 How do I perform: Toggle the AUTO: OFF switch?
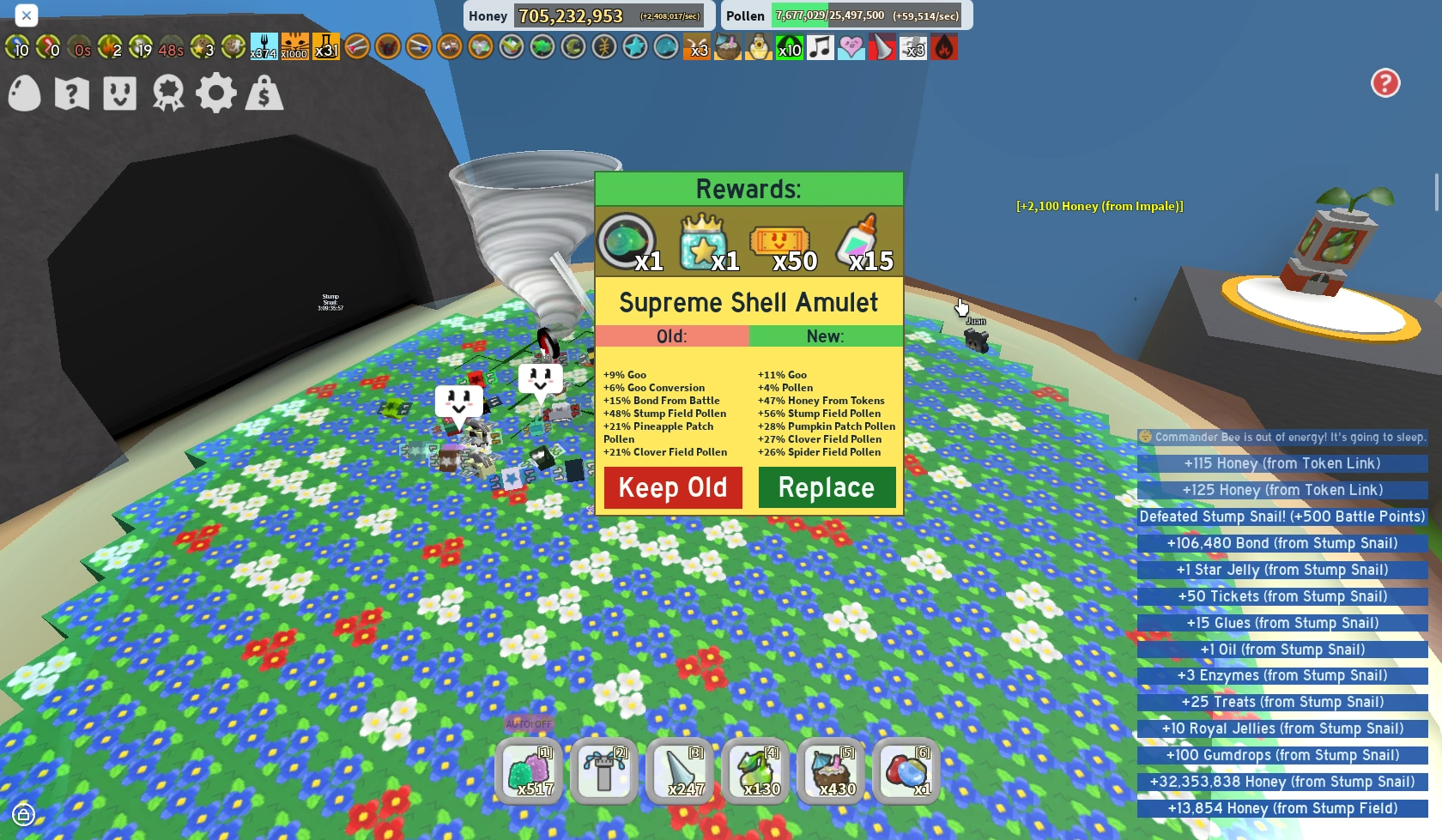(530, 723)
